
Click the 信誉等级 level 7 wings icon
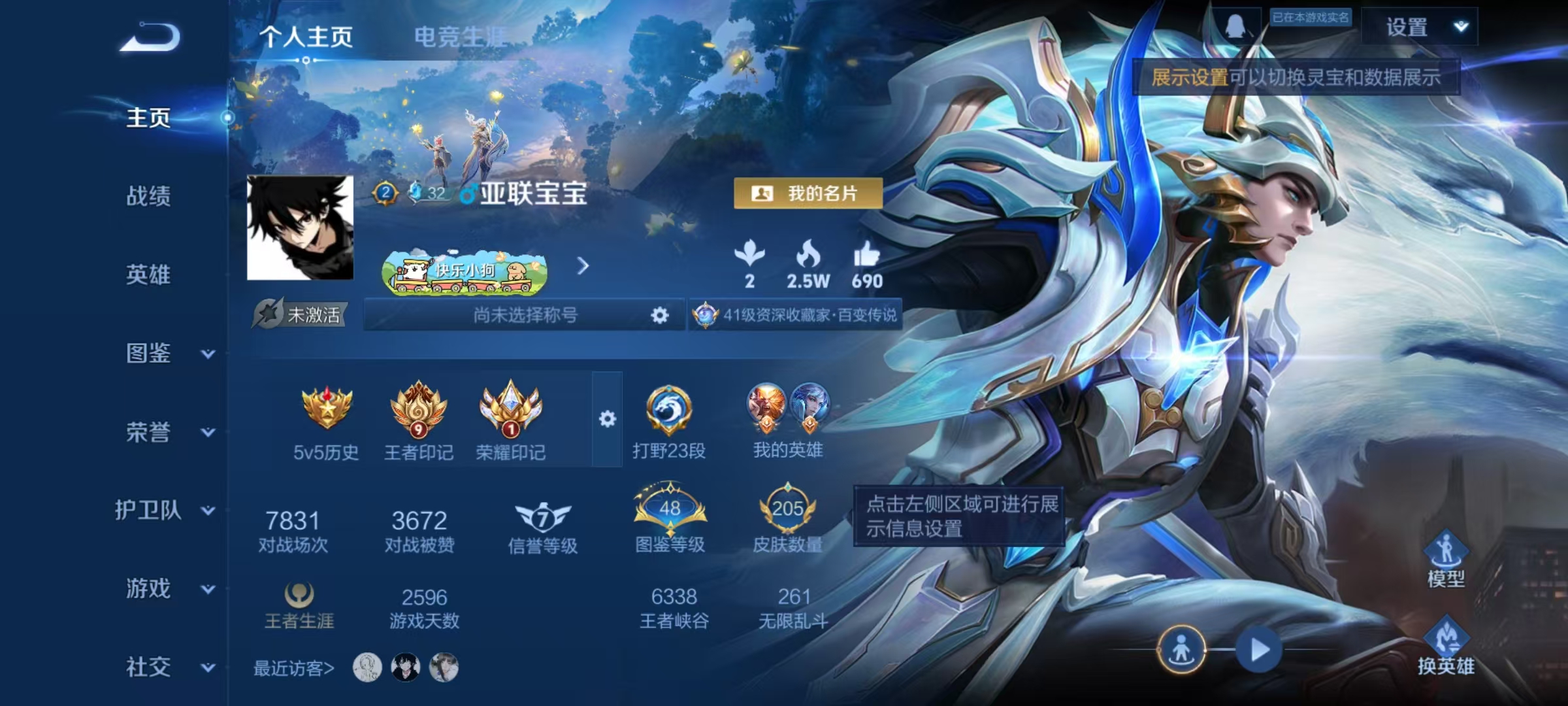coord(541,518)
